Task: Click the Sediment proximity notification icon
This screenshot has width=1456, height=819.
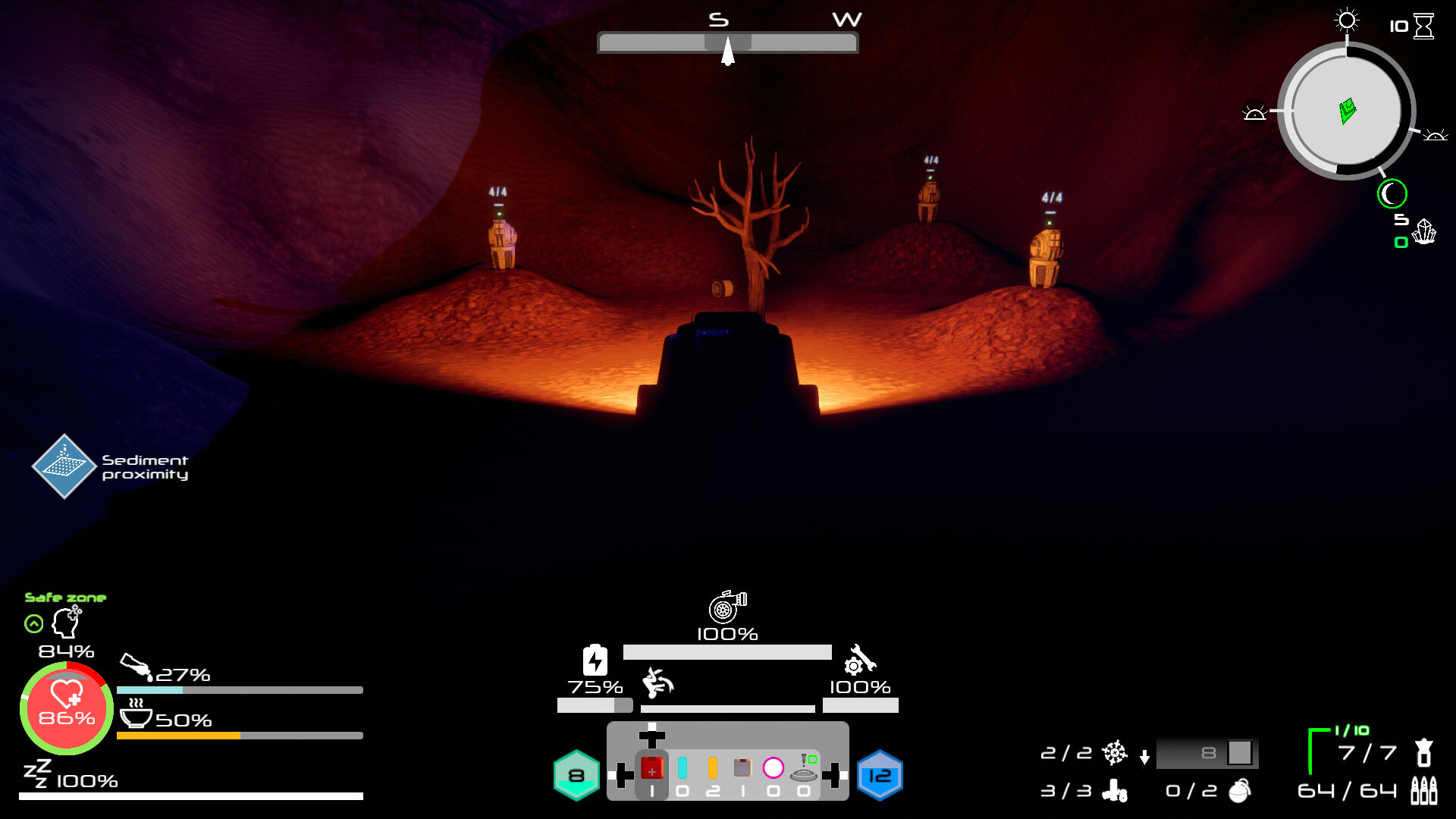Action: point(64,466)
